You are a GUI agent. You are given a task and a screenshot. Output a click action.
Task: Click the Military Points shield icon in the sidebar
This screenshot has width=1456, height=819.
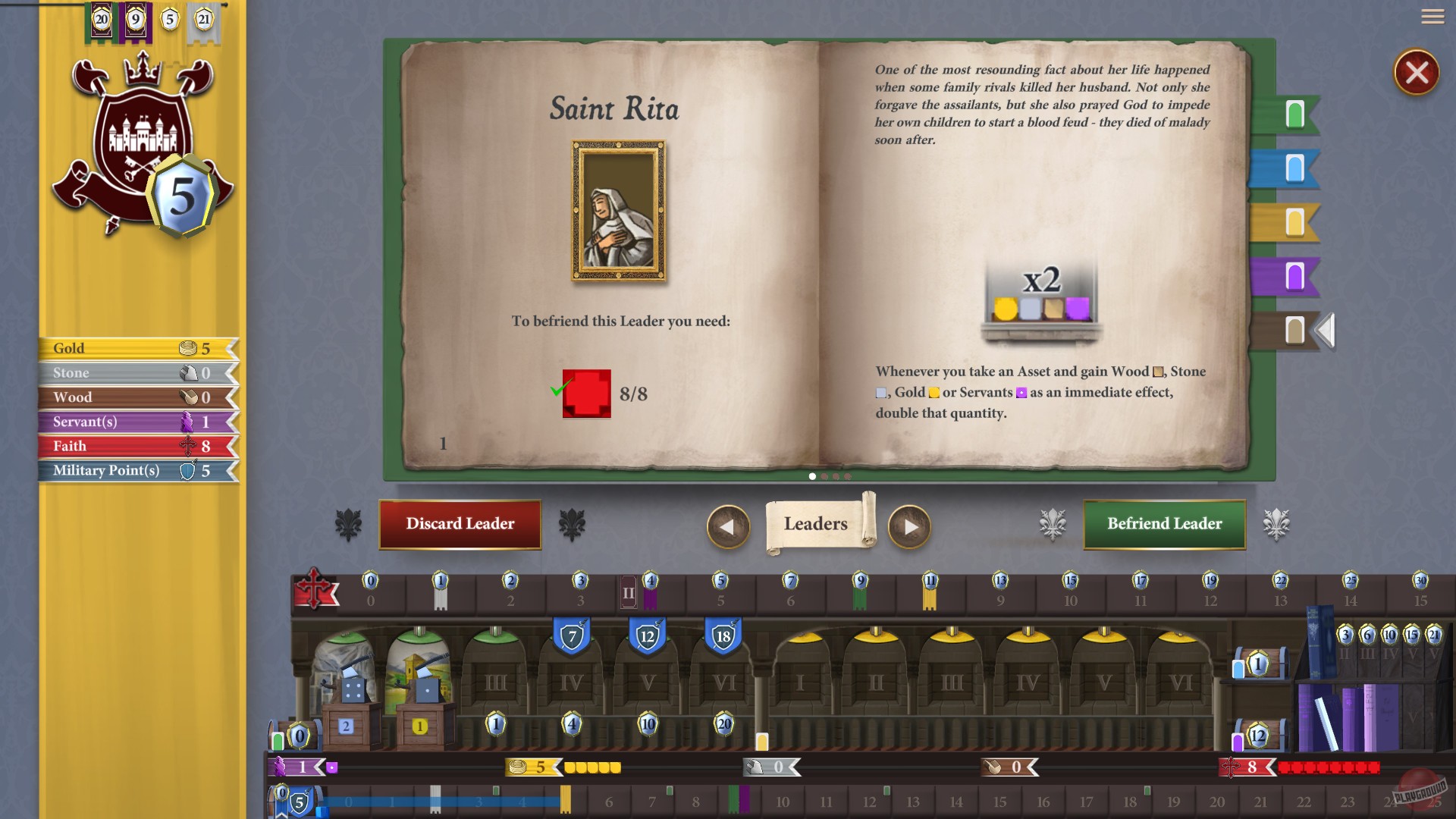[x=187, y=470]
